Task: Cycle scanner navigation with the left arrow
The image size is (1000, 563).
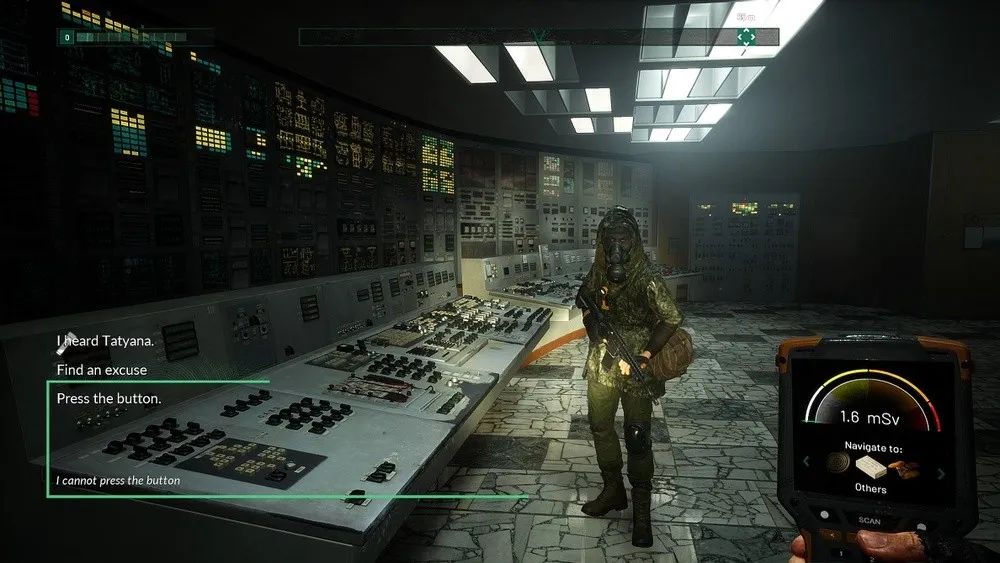Action: click(x=807, y=462)
